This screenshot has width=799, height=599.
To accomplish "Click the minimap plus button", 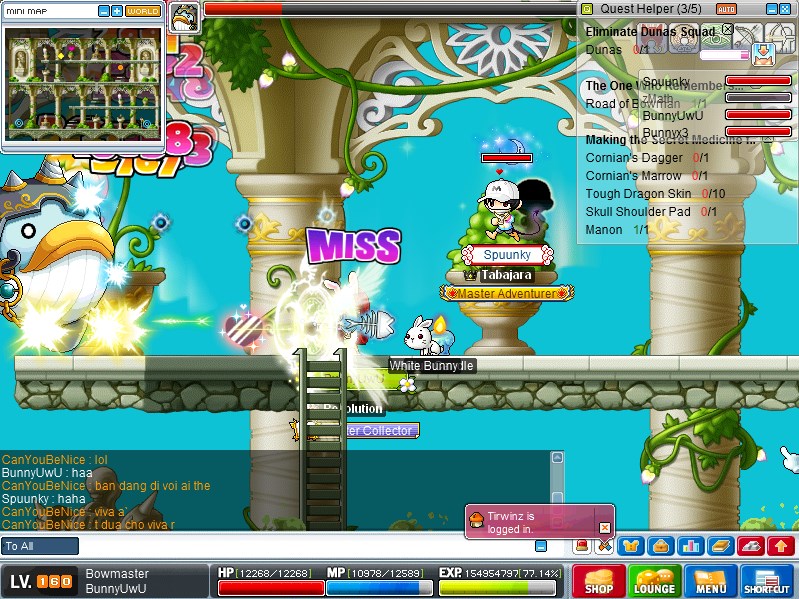I will (117, 11).
